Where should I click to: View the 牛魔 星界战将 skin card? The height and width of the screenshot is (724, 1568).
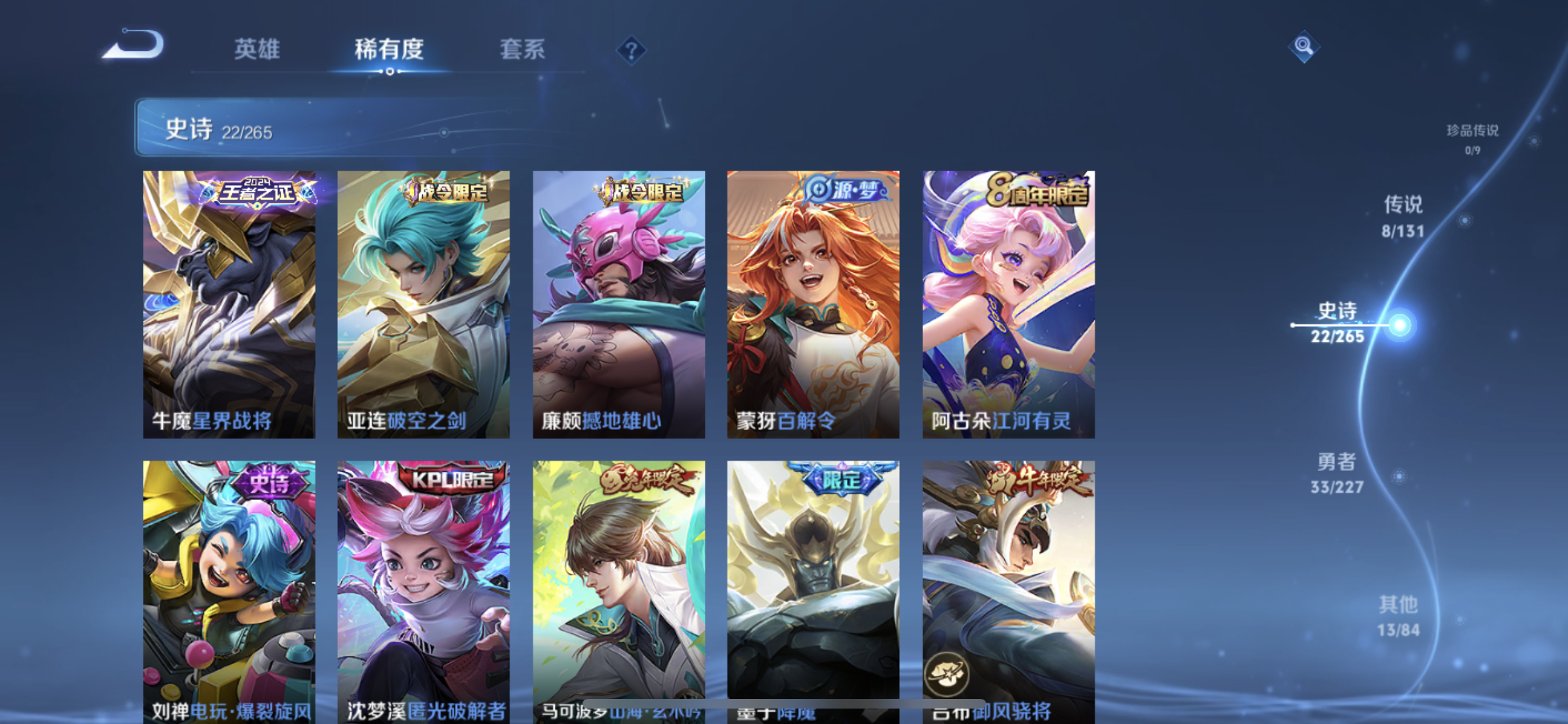coord(229,304)
